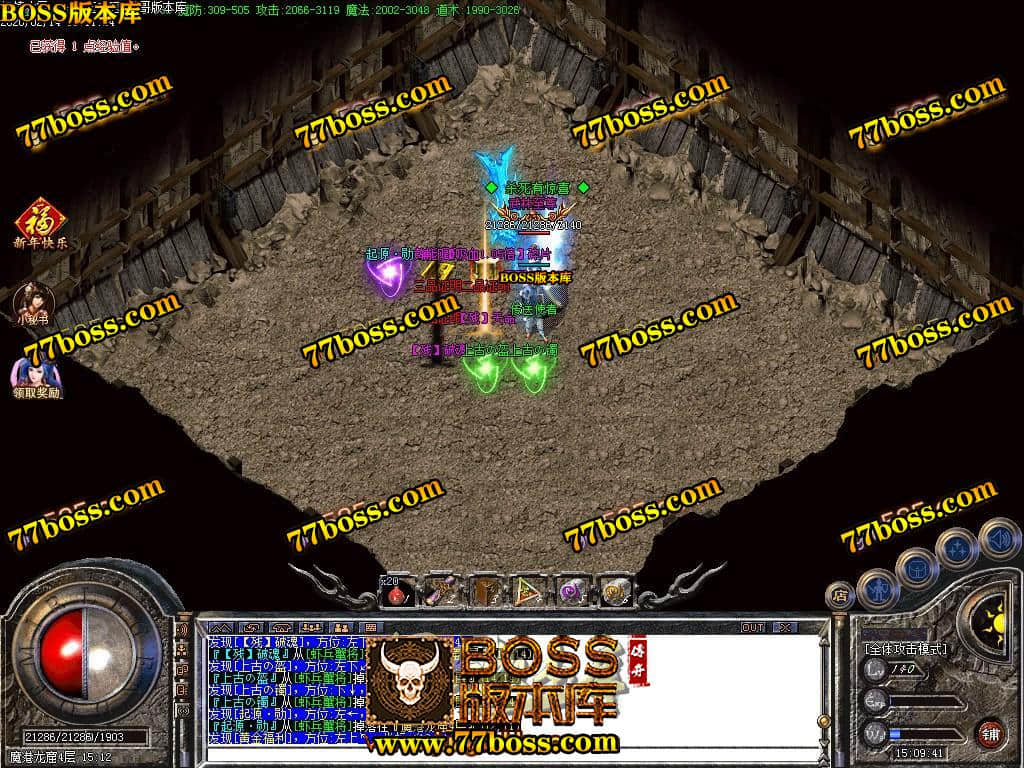Screen dimensions: 1024x768
Task: Open the bag inventory button
Action: (x=917, y=567)
